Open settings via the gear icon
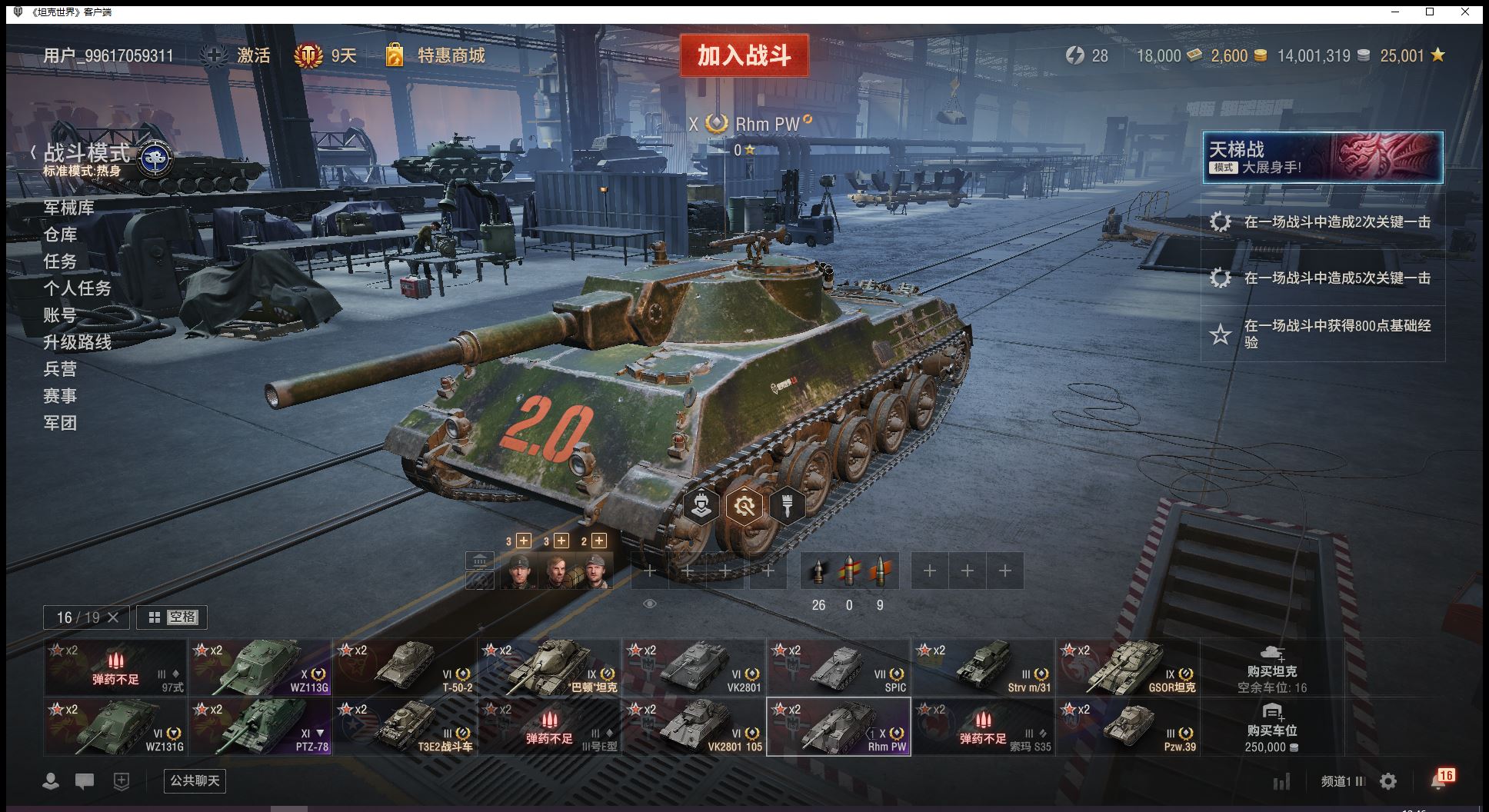Image resolution: width=1489 pixels, height=812 pixels. pyautogui.click(x=1388, y=781)
